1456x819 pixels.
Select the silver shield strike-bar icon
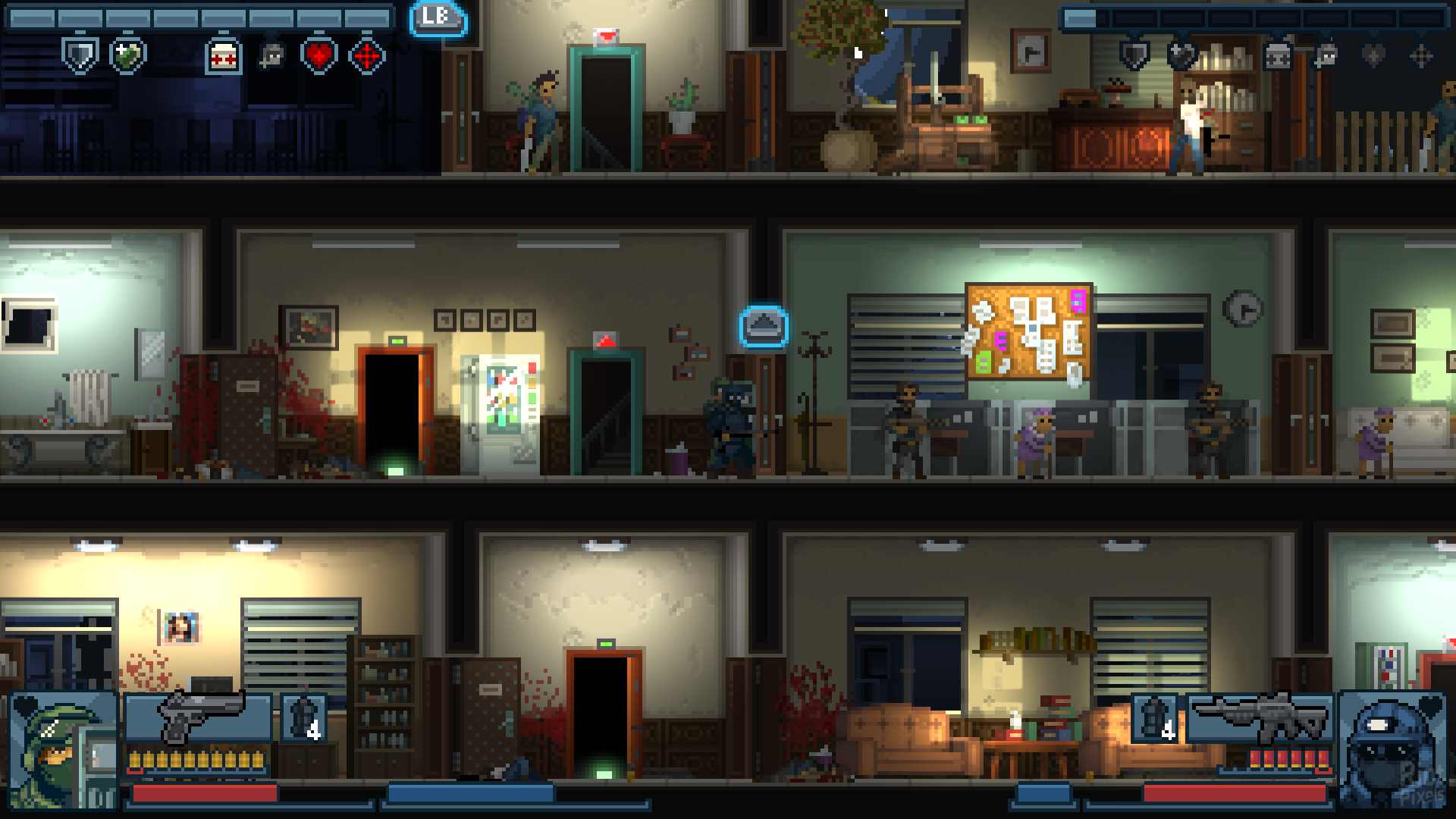(80, 55)
